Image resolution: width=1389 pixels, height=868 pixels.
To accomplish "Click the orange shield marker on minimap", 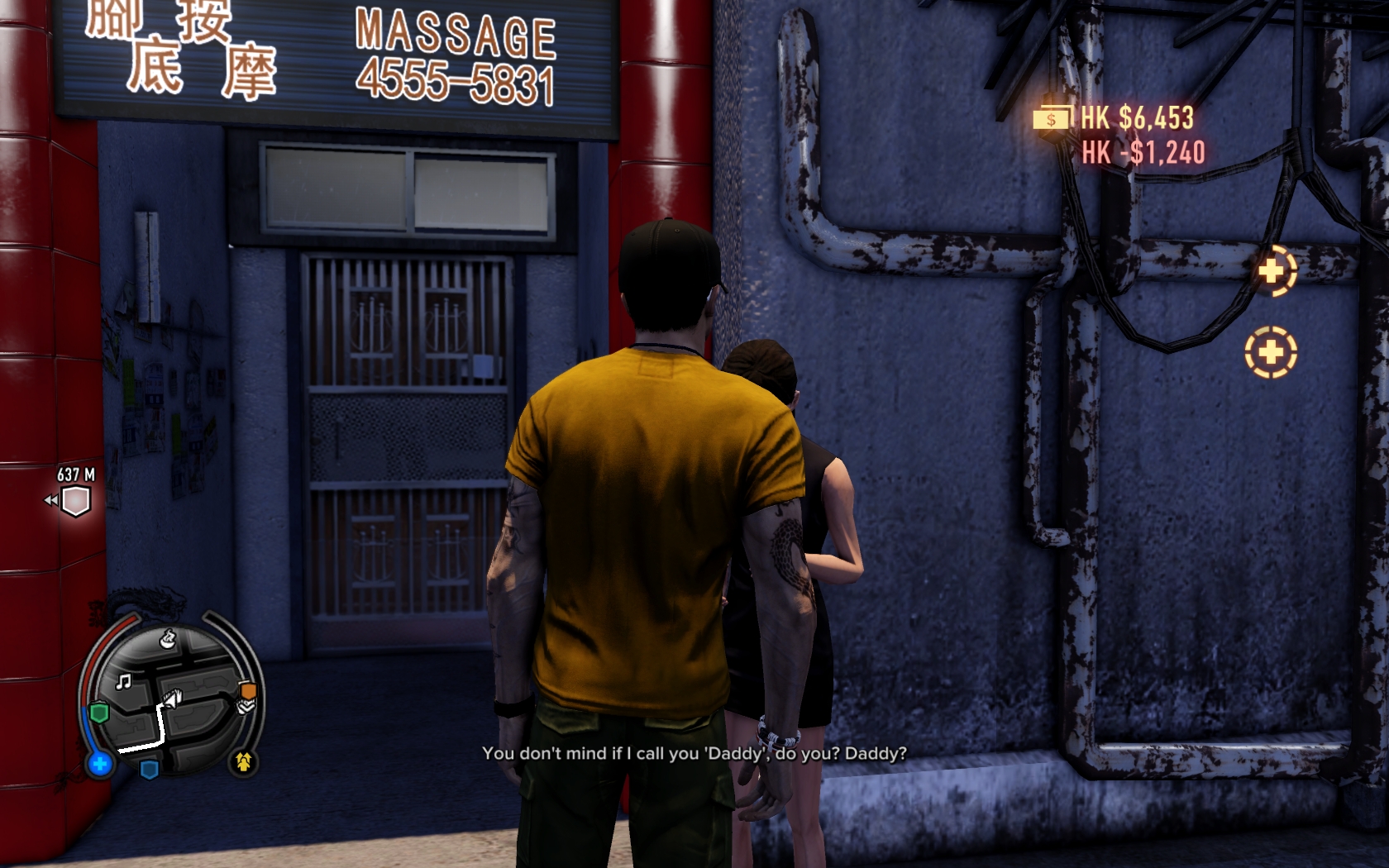I will (248, 690).
